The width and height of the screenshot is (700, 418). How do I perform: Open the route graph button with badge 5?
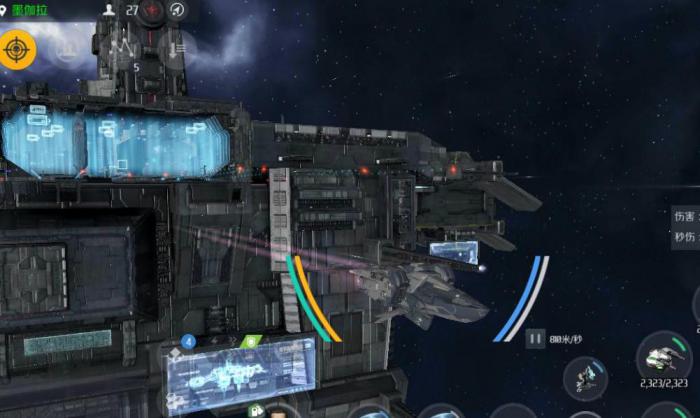pyautogui.click(x=125, y=48)
